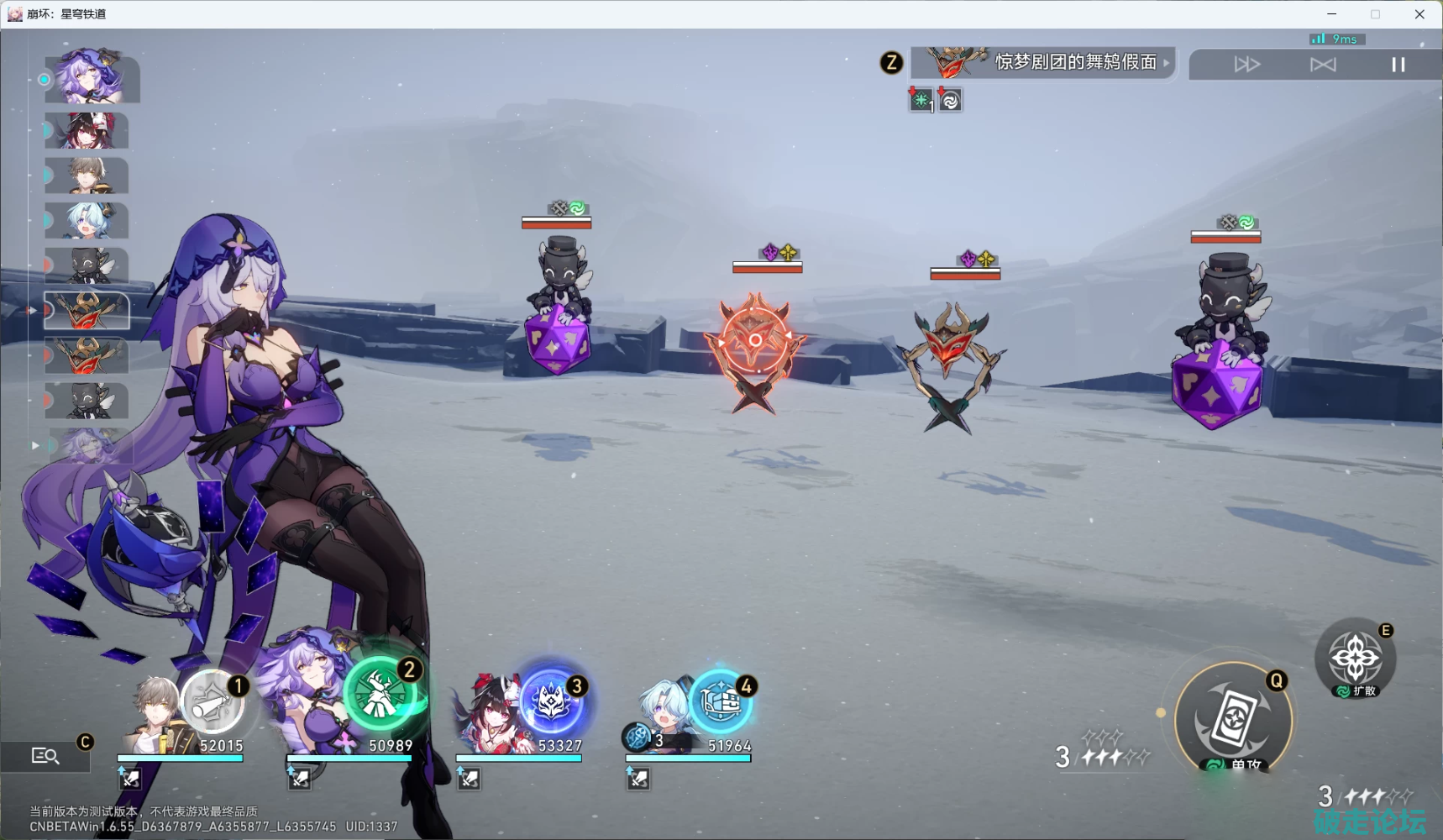Target the orange-highlighted mask enemy
This screenshot has height=840, width=1443.
(x=754, y=344)
